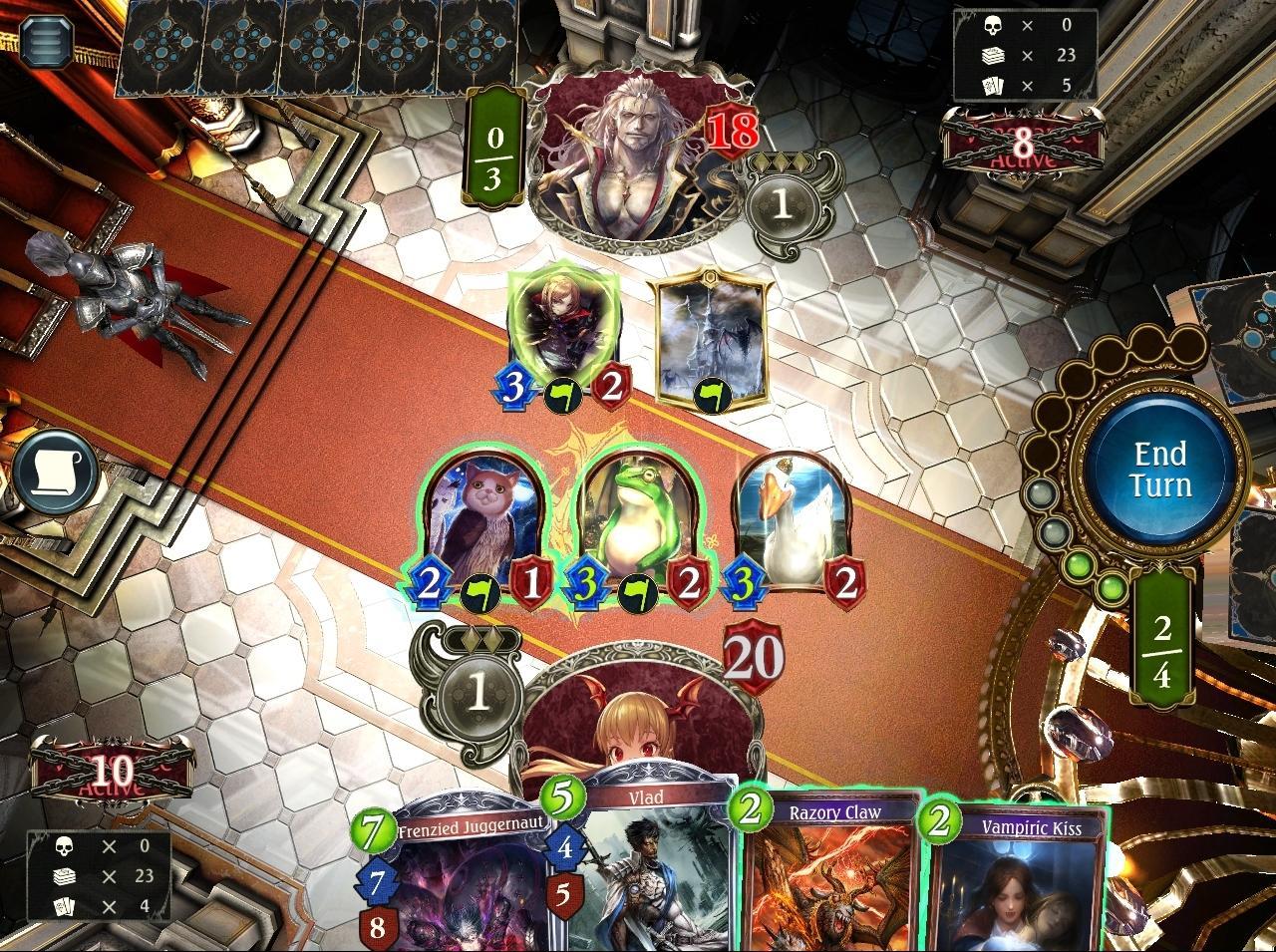Viewport: 1276px width, 952px height.
Task: Select your hand count icon showing 4 cards
Action: [x=66, y=908]
